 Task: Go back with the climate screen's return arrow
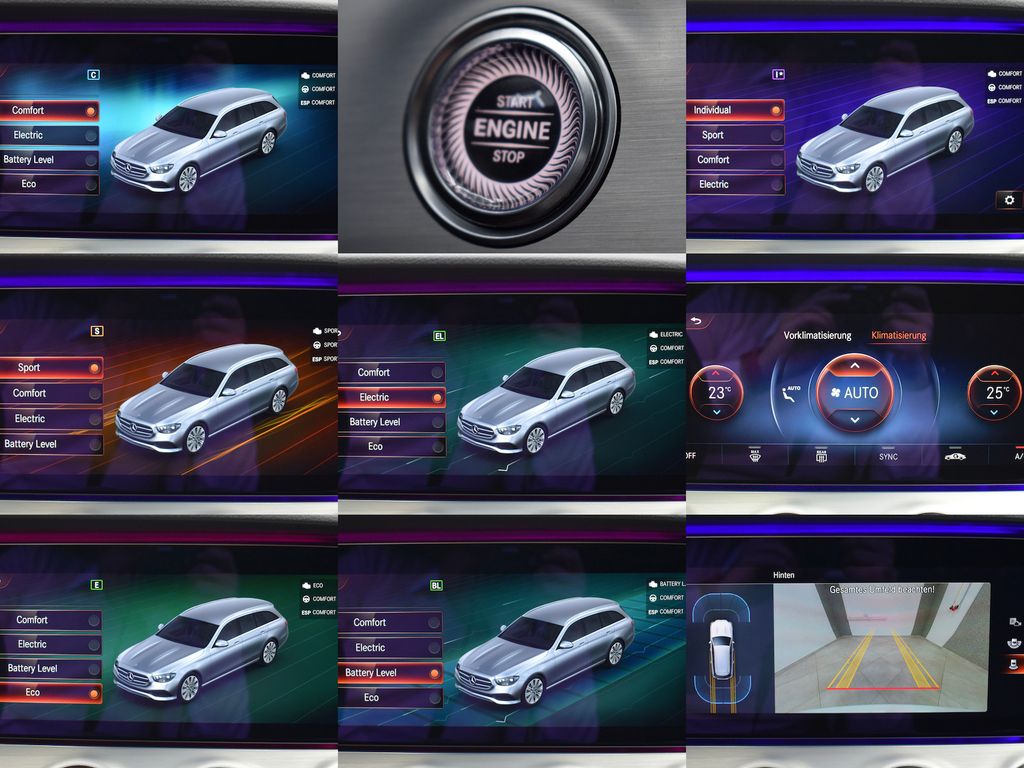click(x=696, y=322)
